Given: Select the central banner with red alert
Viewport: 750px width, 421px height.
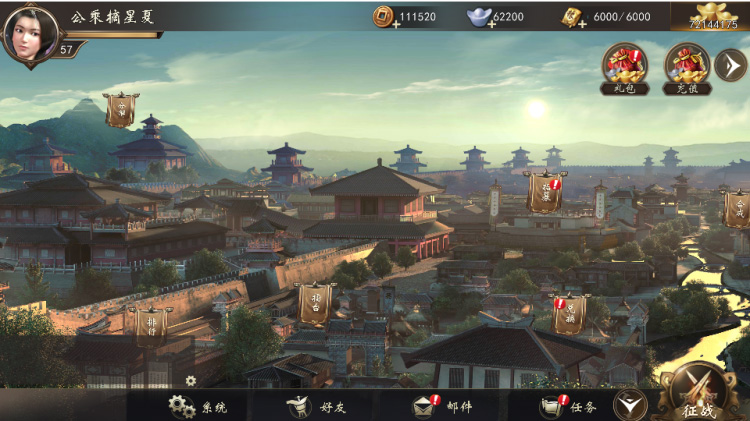Looking at the screenshot, I should (545, 192).
